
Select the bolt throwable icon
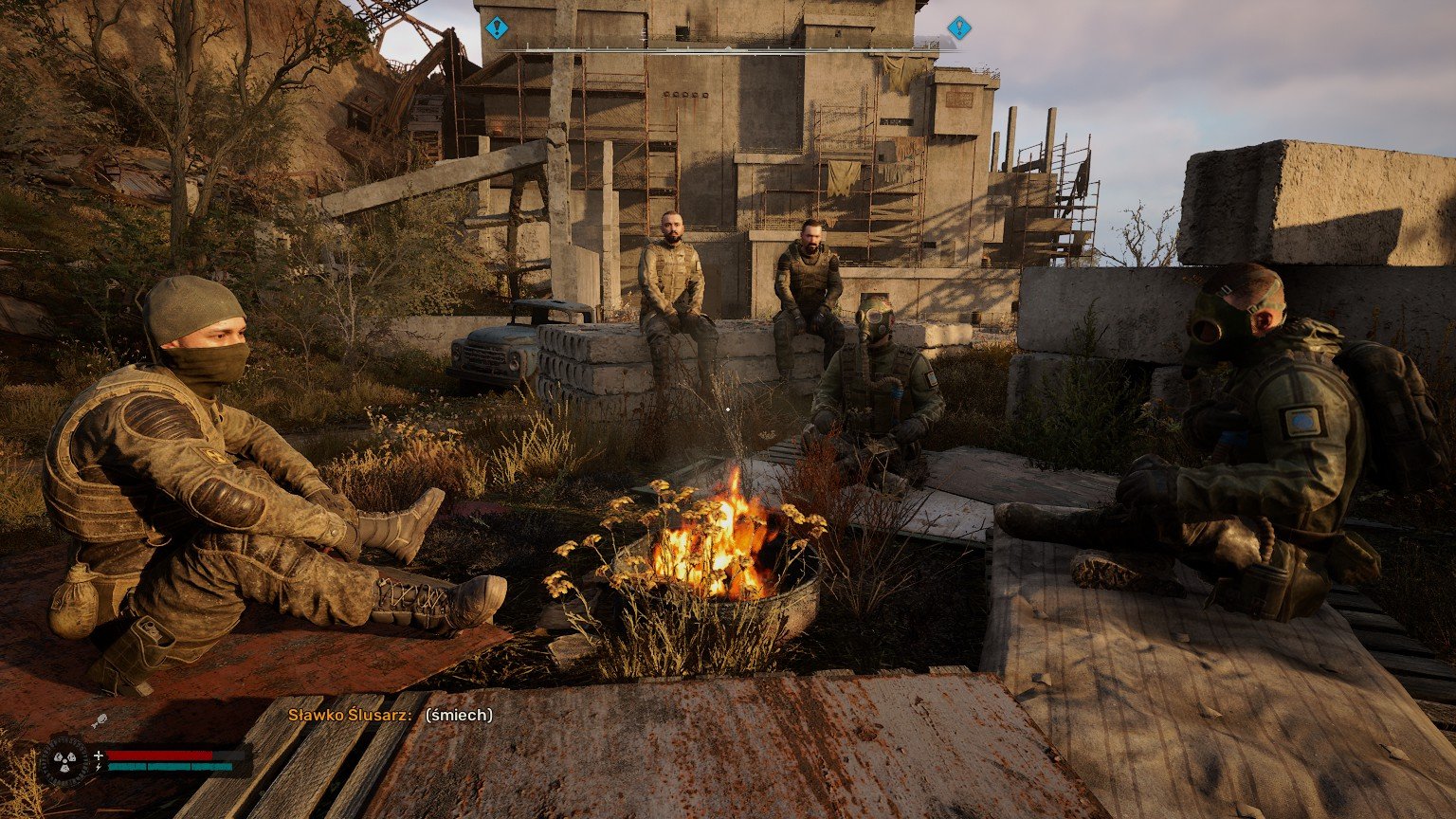click(97, 722)
